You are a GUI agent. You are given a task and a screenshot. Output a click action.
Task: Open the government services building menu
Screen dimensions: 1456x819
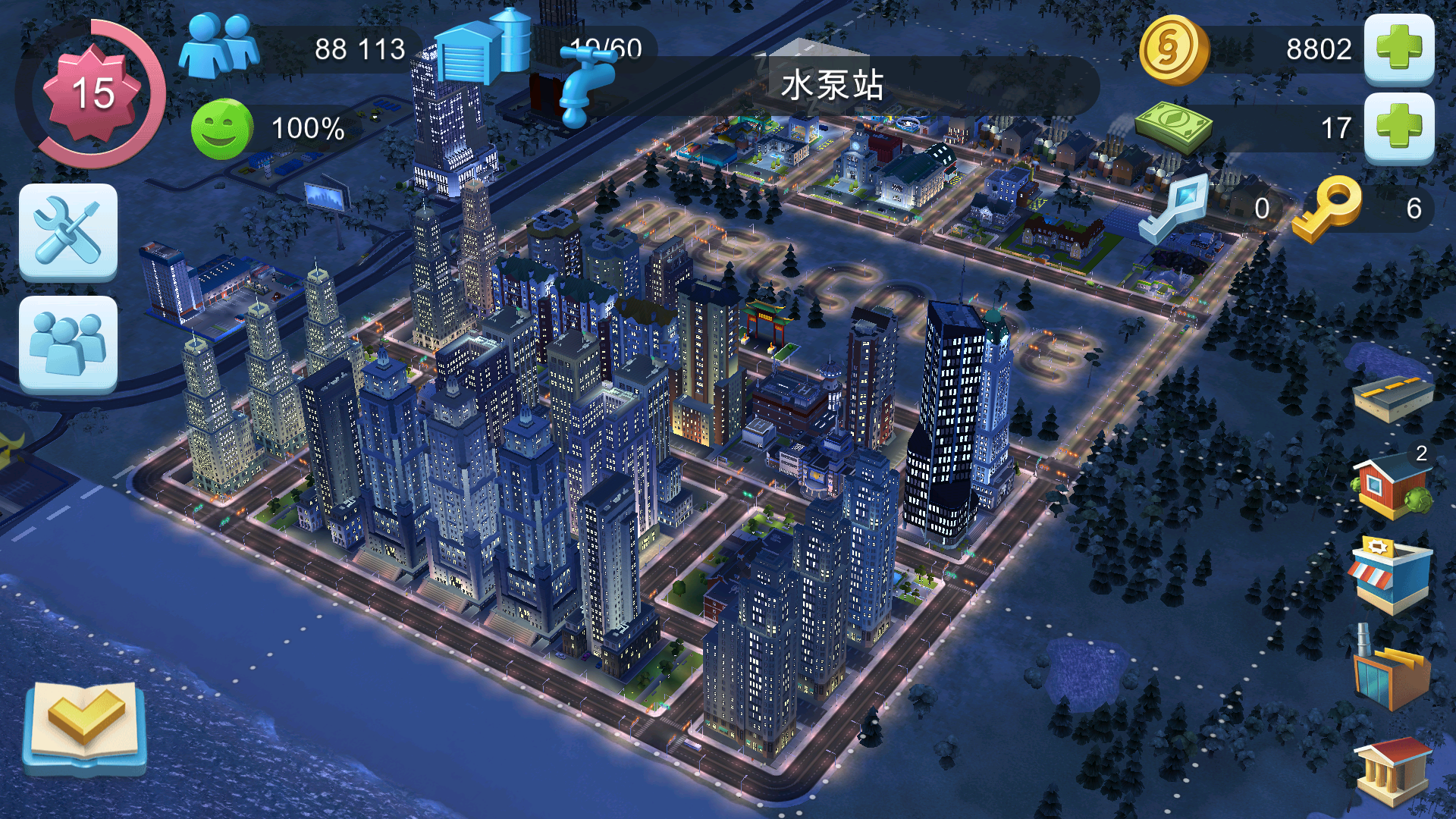pos(1392,771)
